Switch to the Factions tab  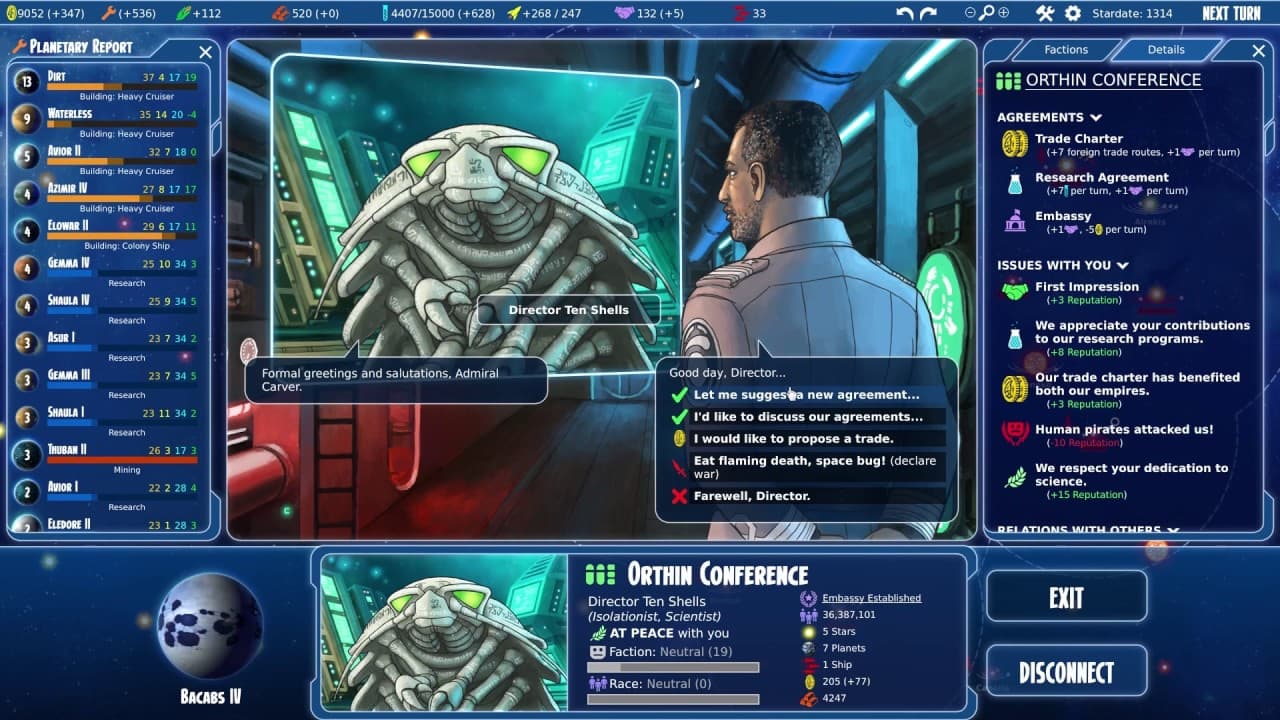[1066, 50]
